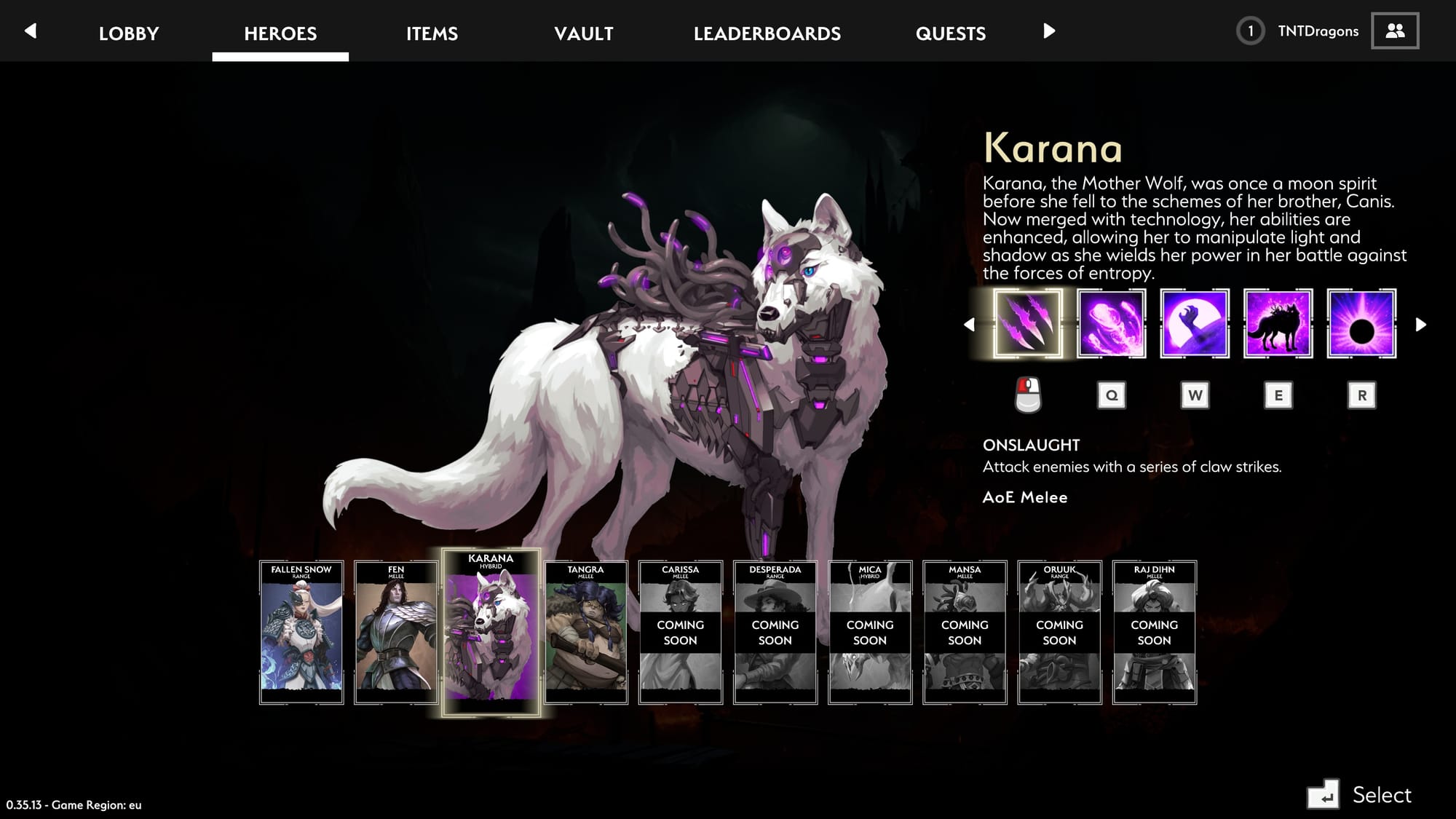View the howling wolf moon ability icon
The image size is (1456, 819).
point(1195,324)
